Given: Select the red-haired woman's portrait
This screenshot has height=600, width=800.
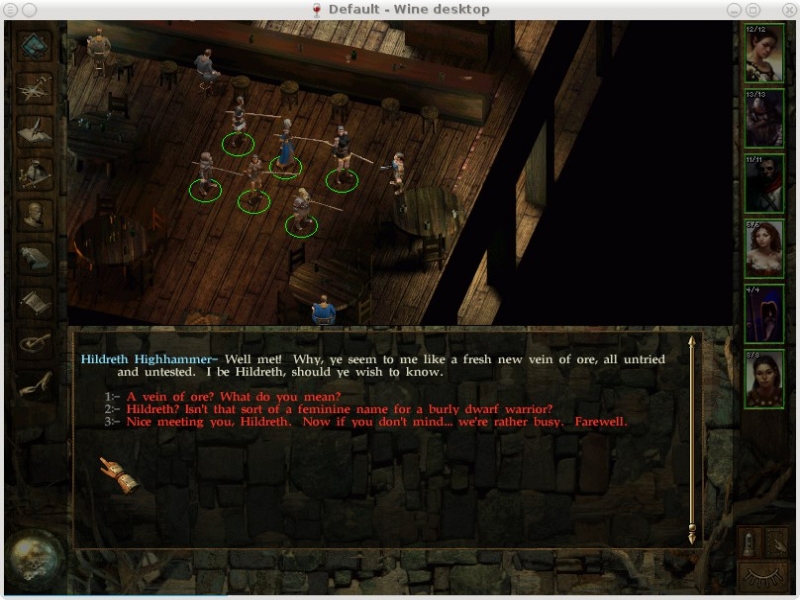Looking at the screenshot, I should (x=764, y=249).
